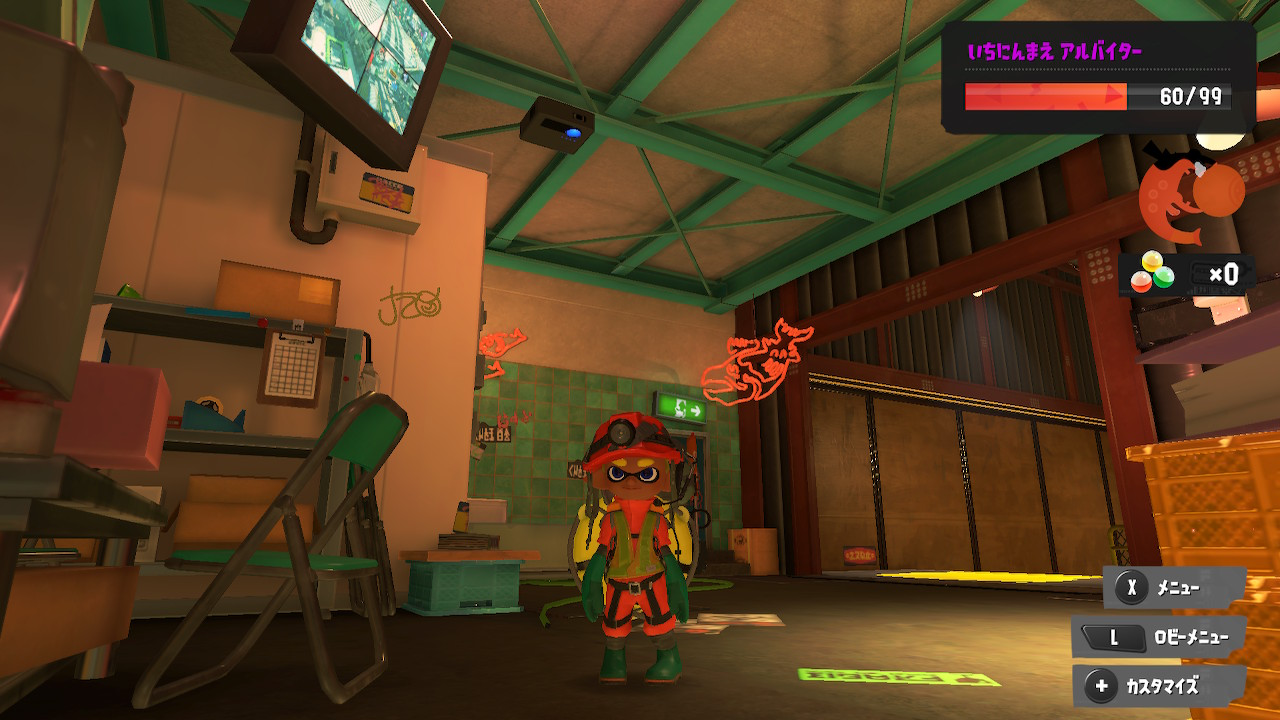Open the メニュー button
1280x720 pixels.
[x=1174, y=588]
